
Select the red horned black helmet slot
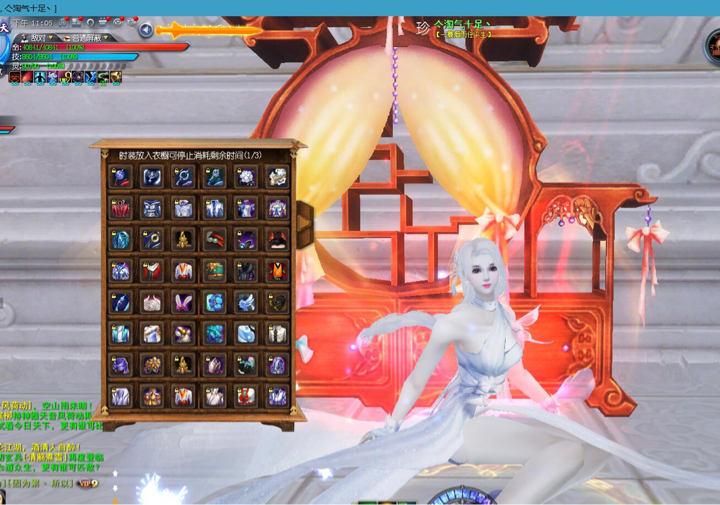click(277, 240)
